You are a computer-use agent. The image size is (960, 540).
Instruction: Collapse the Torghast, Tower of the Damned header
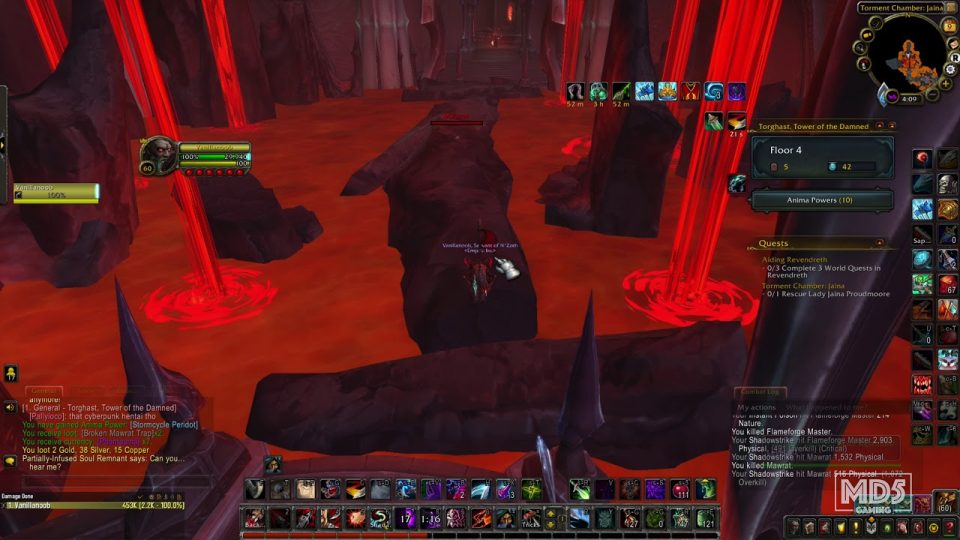[x=879, y=127]
